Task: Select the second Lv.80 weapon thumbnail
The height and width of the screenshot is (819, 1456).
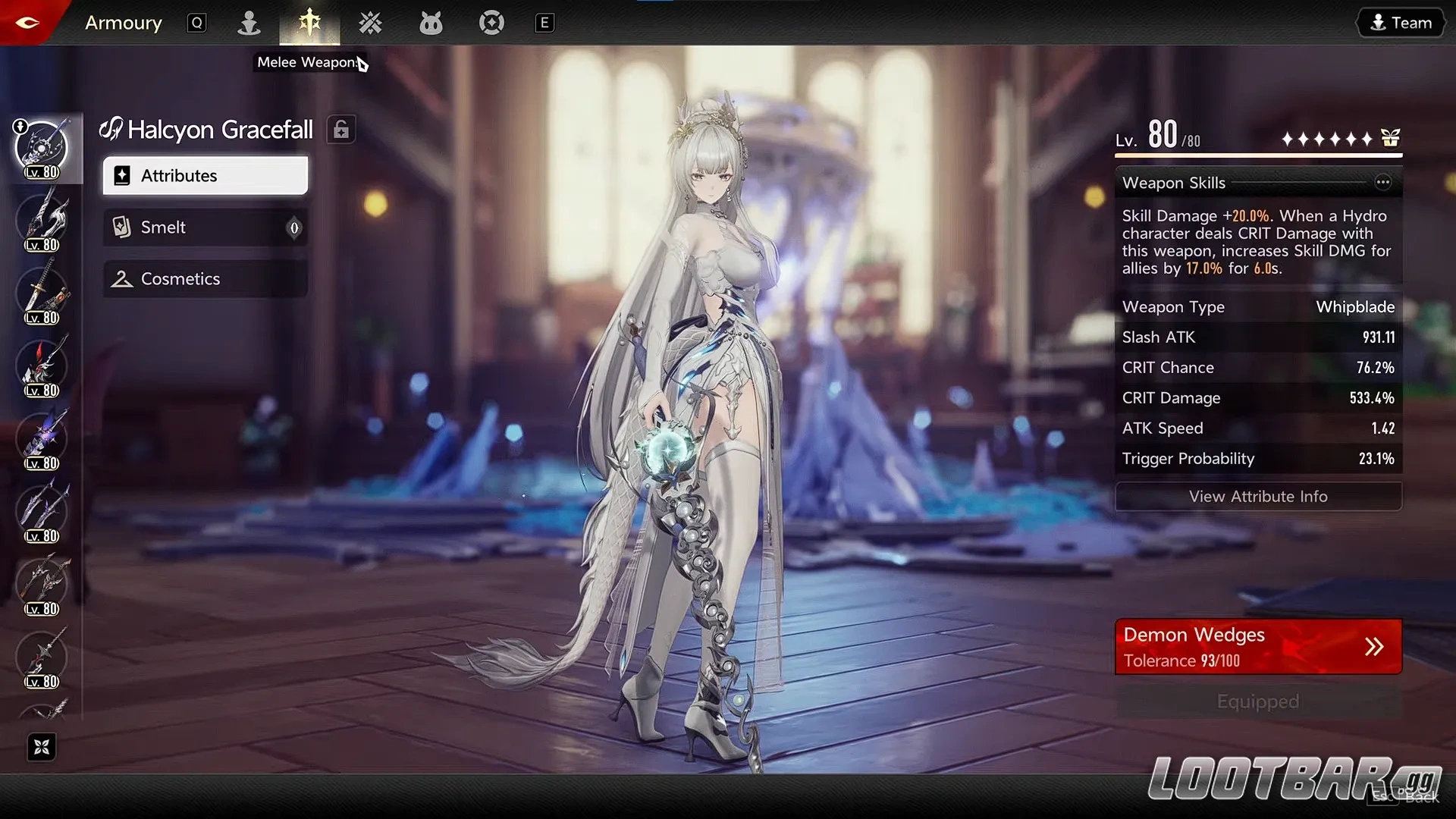Action: [x=42, y=220]
